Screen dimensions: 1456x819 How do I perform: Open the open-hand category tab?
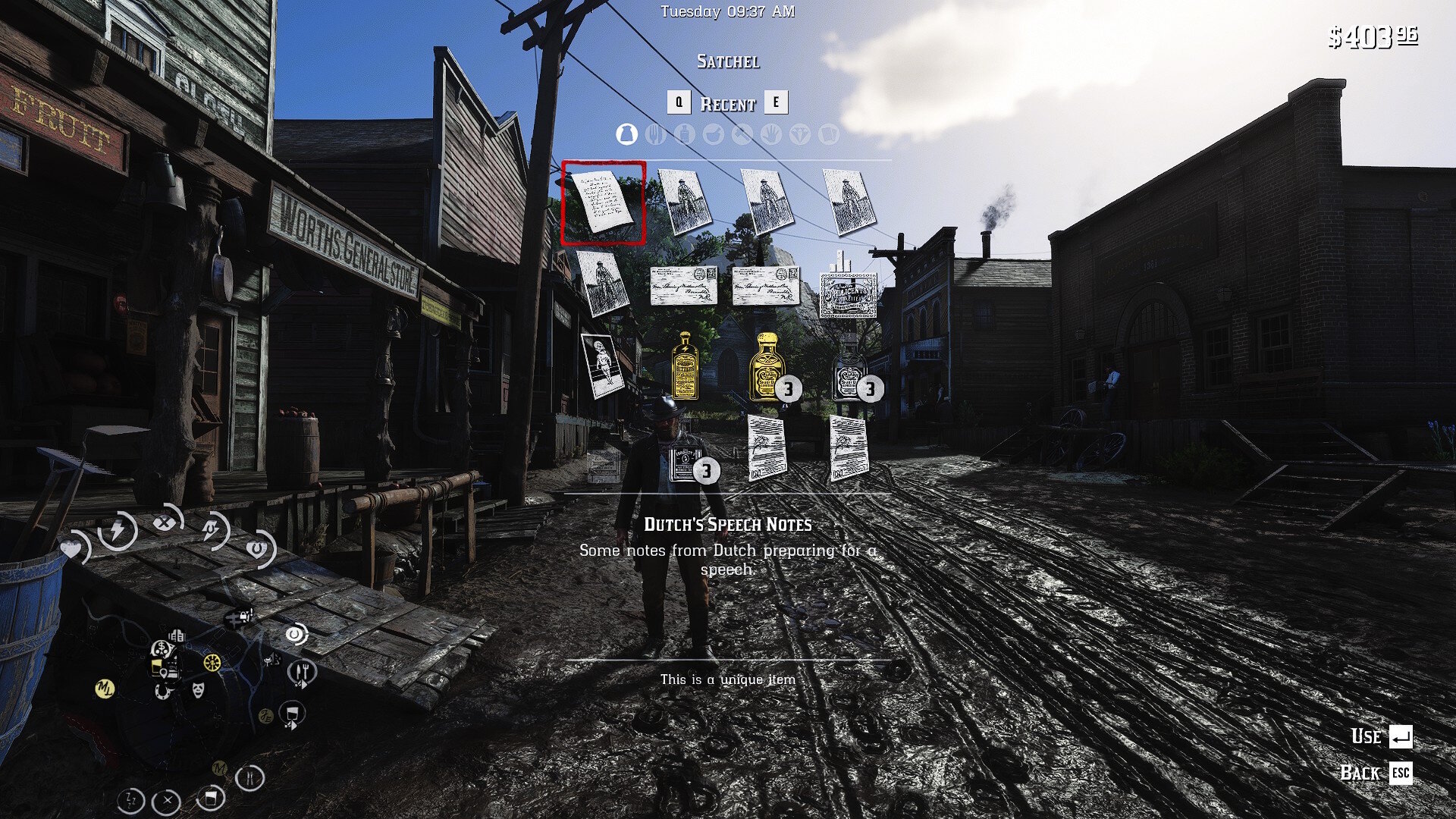(x=770, y=135)
